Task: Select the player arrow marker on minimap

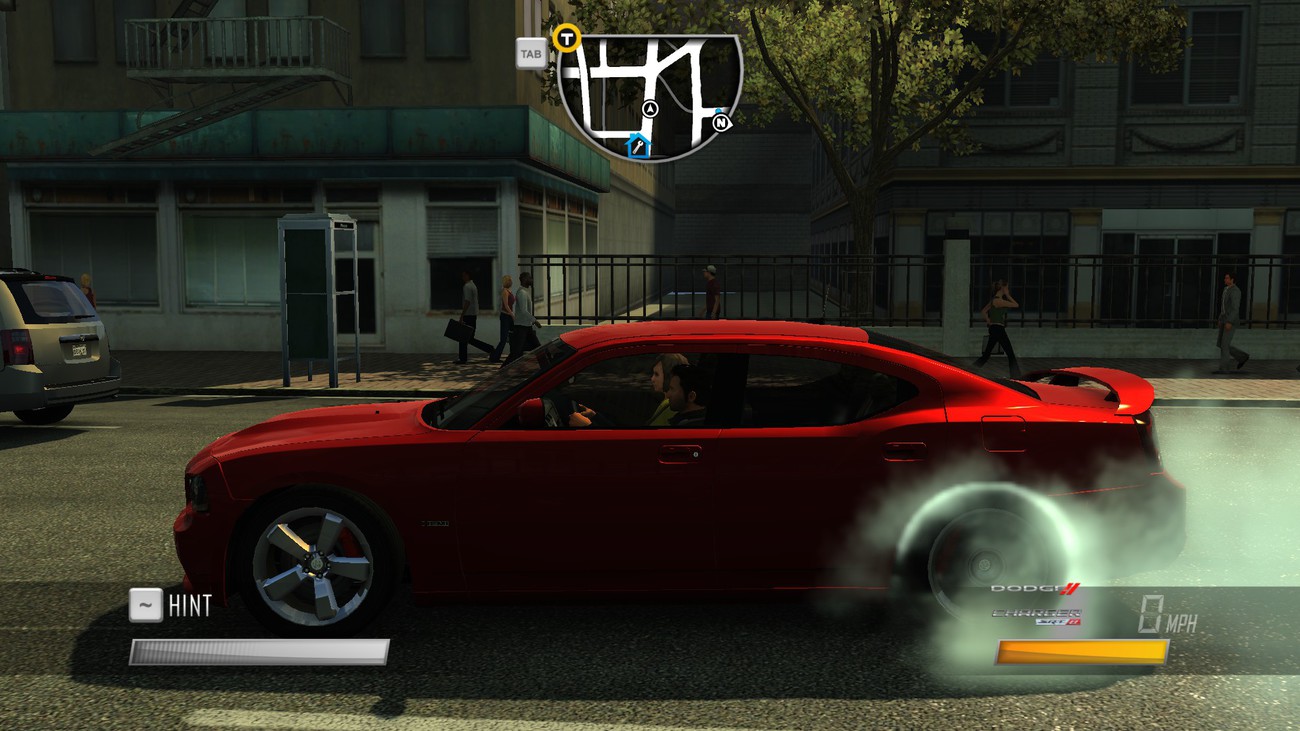Action: point(650,108)
